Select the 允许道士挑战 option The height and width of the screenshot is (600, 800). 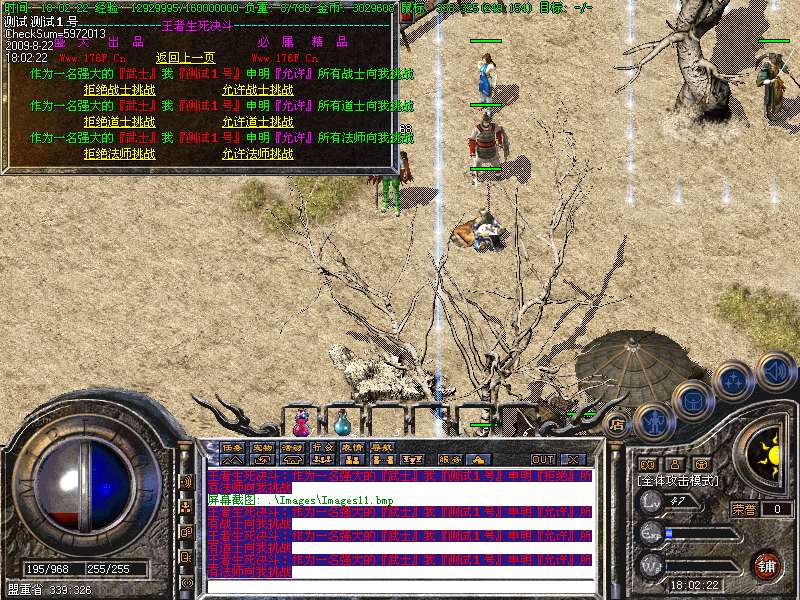click(x=257, y=121)
